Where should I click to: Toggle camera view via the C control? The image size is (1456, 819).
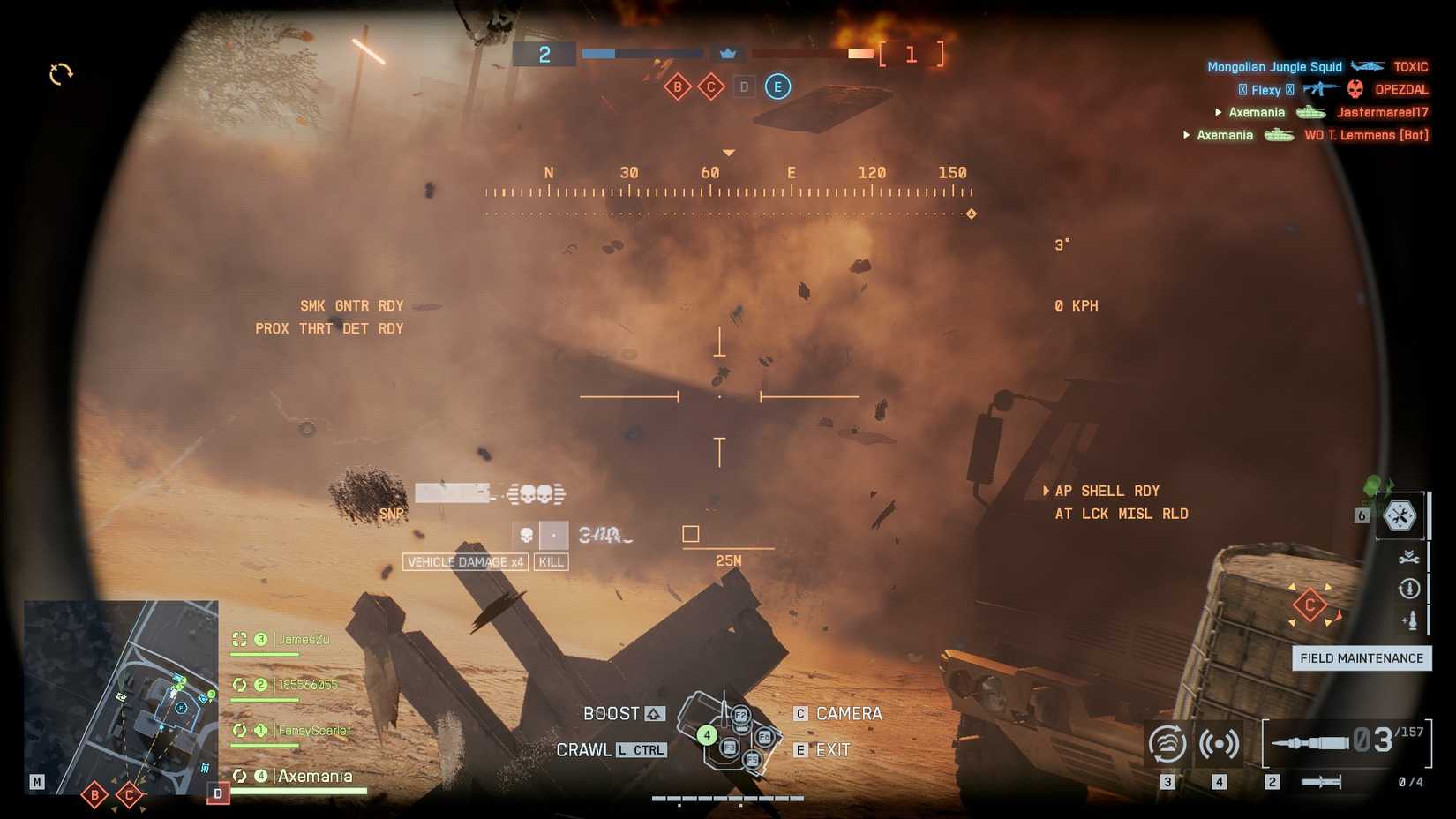tap(800, 713)
